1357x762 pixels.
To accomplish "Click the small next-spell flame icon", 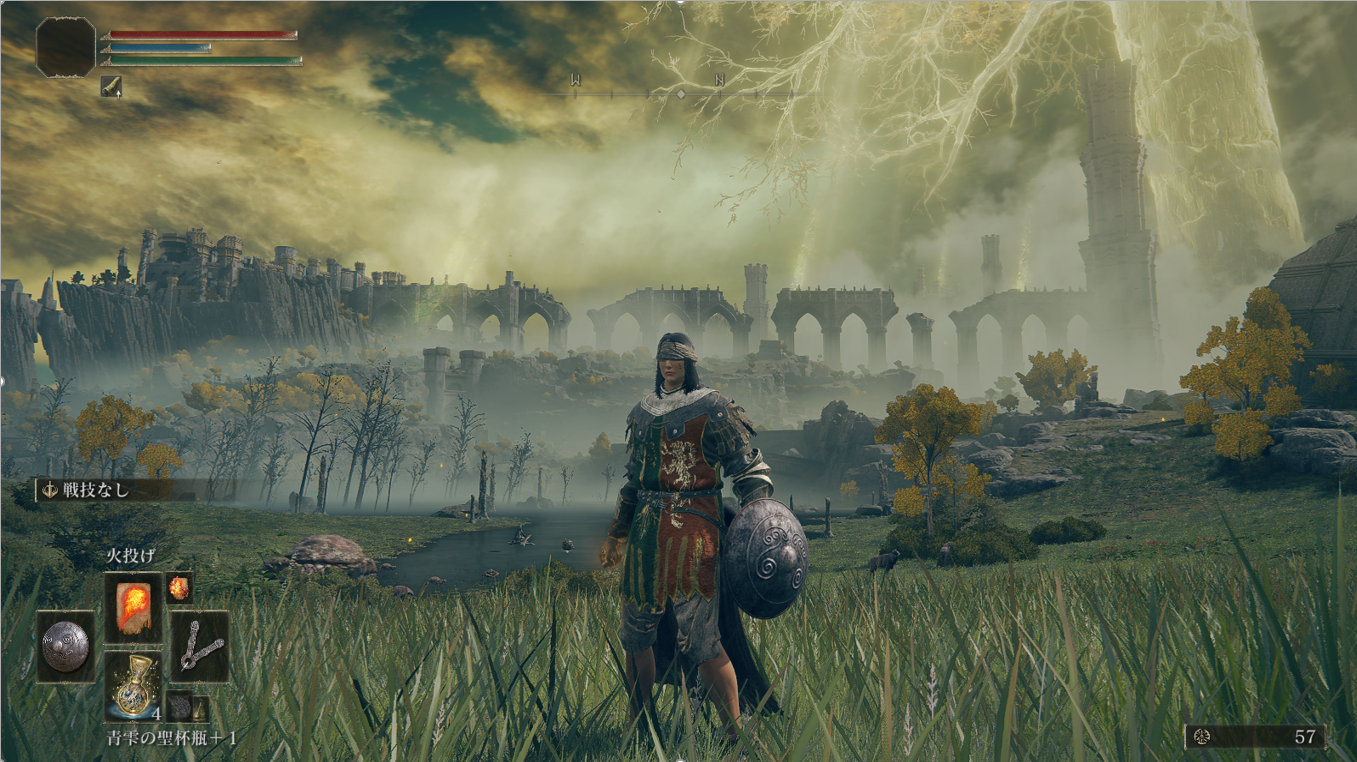I will pos(179,587).
